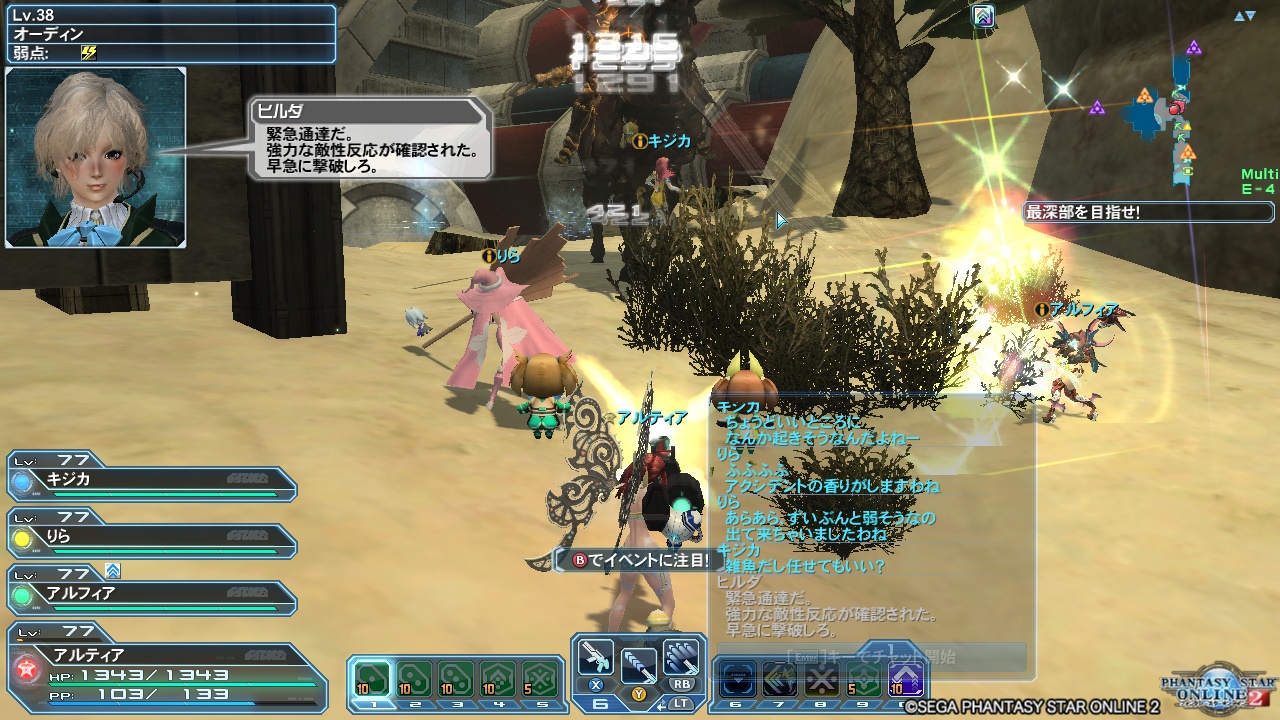This screenshot has width=1280, height=720.
Task: Zoom the minimap with the up arrow
Action: (1239, 15)
